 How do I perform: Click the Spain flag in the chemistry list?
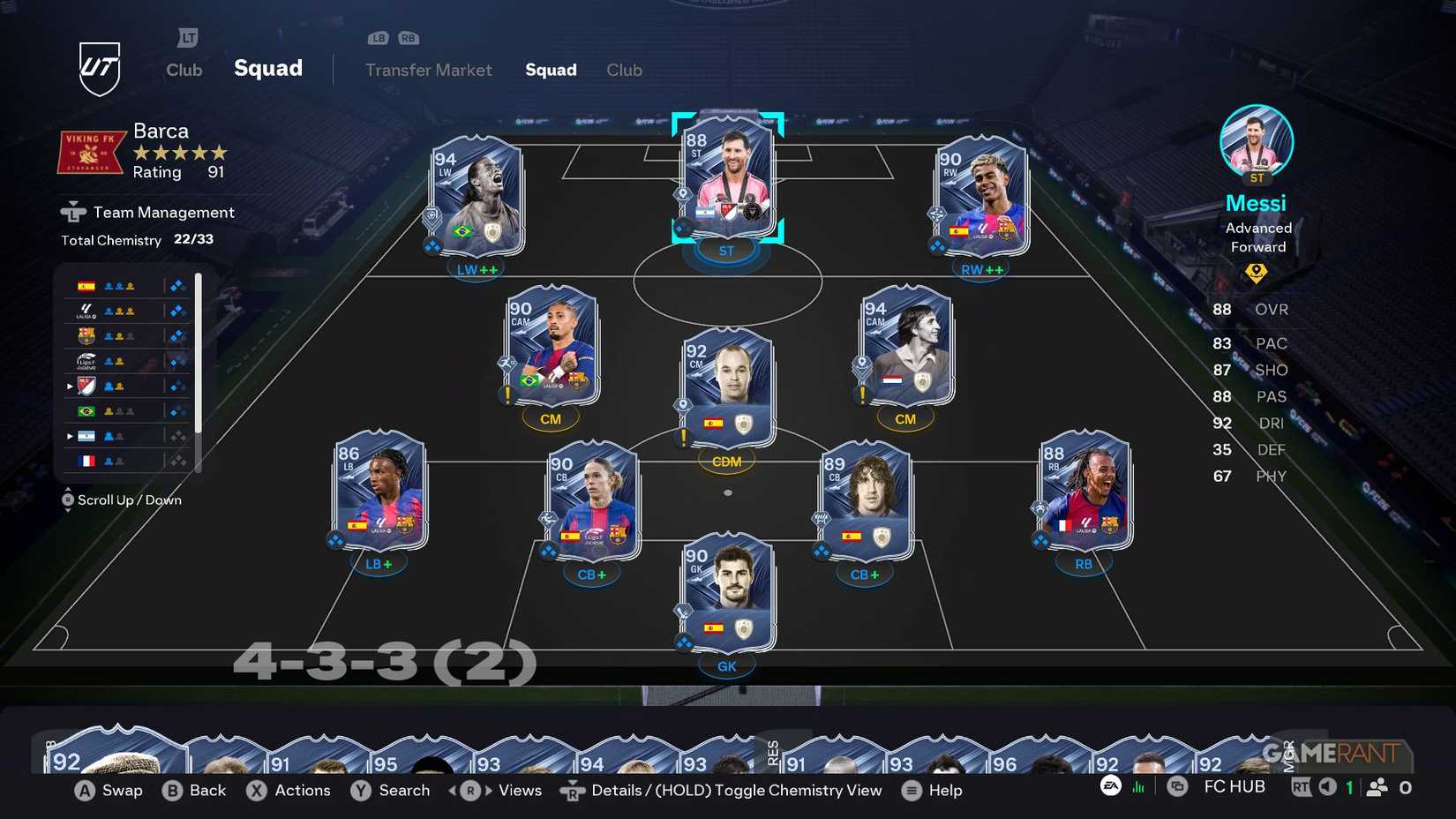click(85, 284)
